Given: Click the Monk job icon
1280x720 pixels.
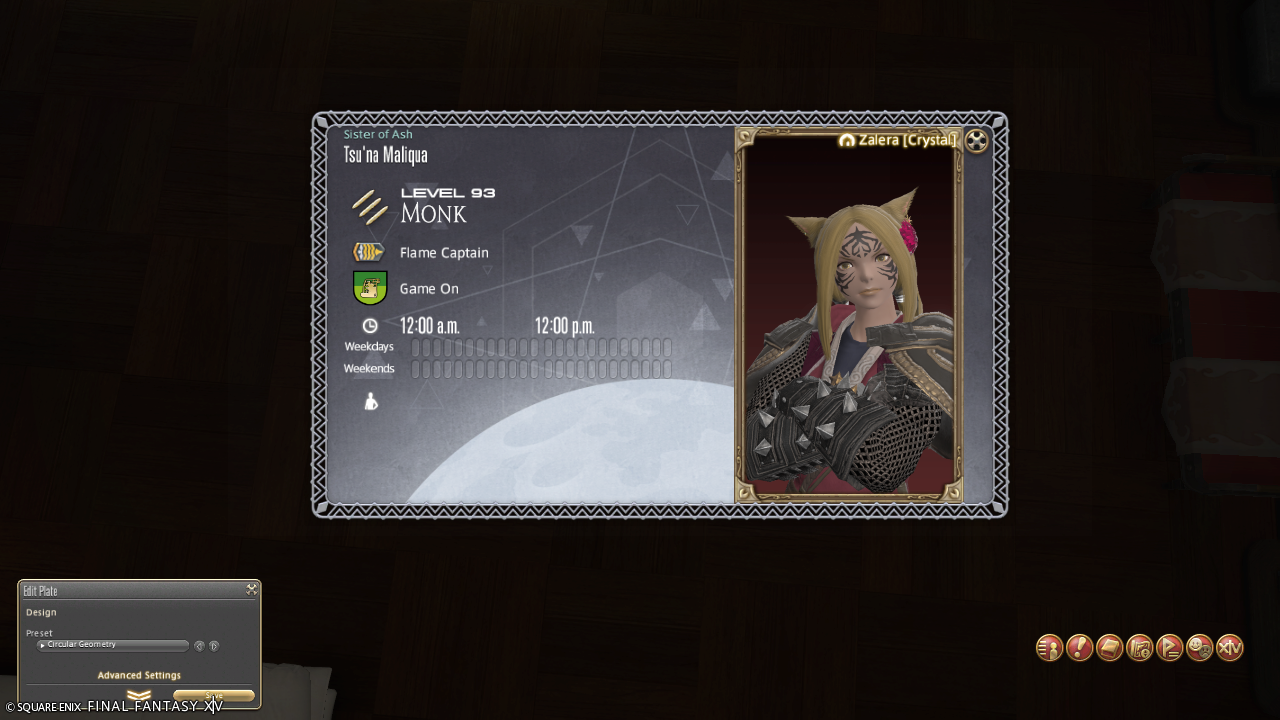Looking at the screenshot, I should pyautogui.click(x=370, y=206).
